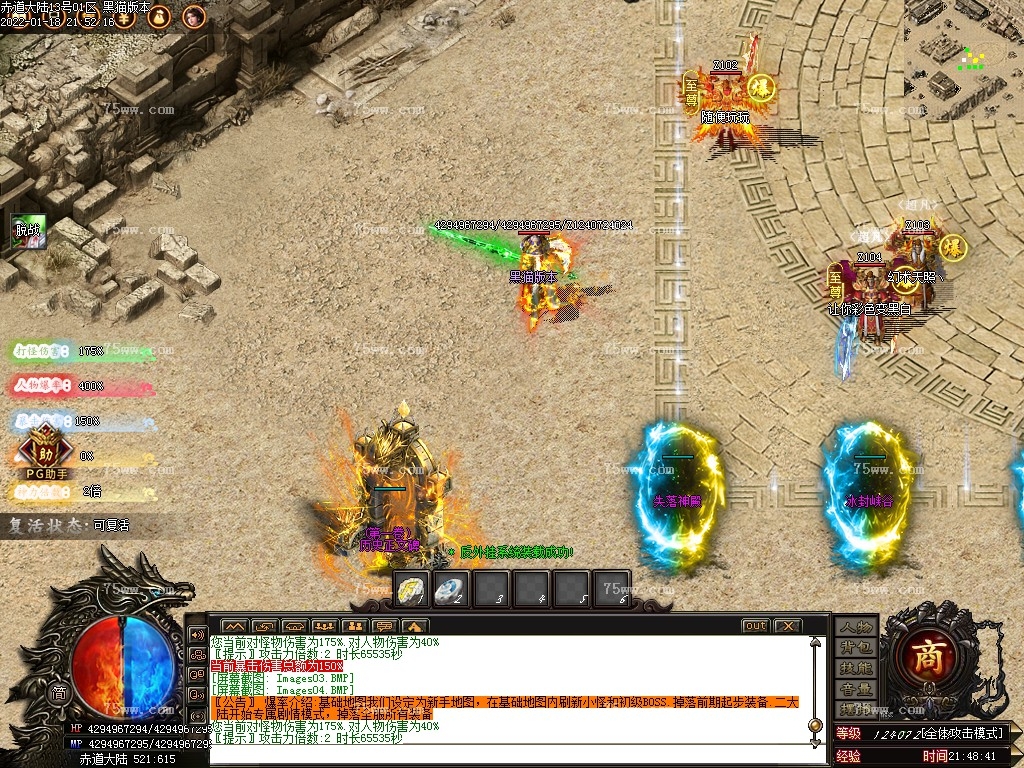Close the chat window with the X button

tap(788, 626)
